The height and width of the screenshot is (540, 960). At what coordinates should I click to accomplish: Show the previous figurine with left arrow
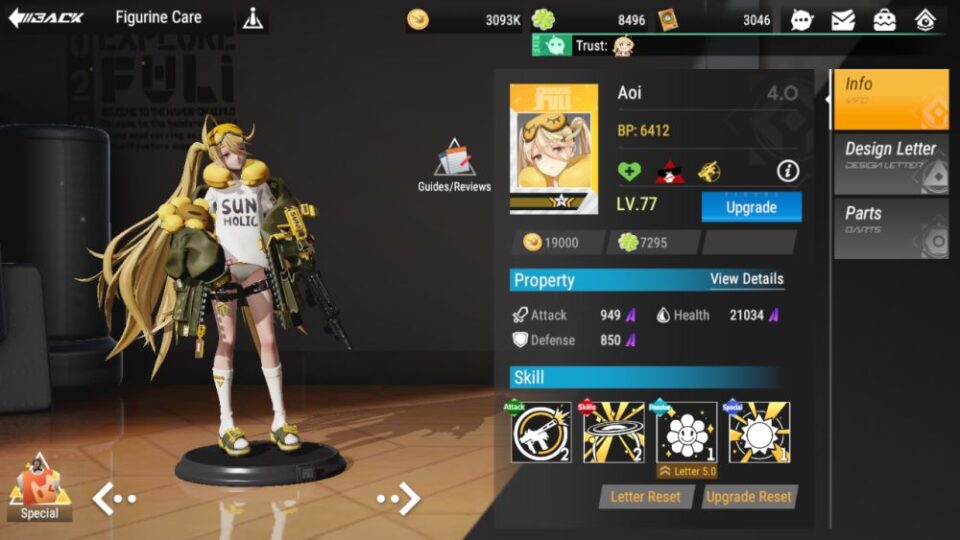114,498
